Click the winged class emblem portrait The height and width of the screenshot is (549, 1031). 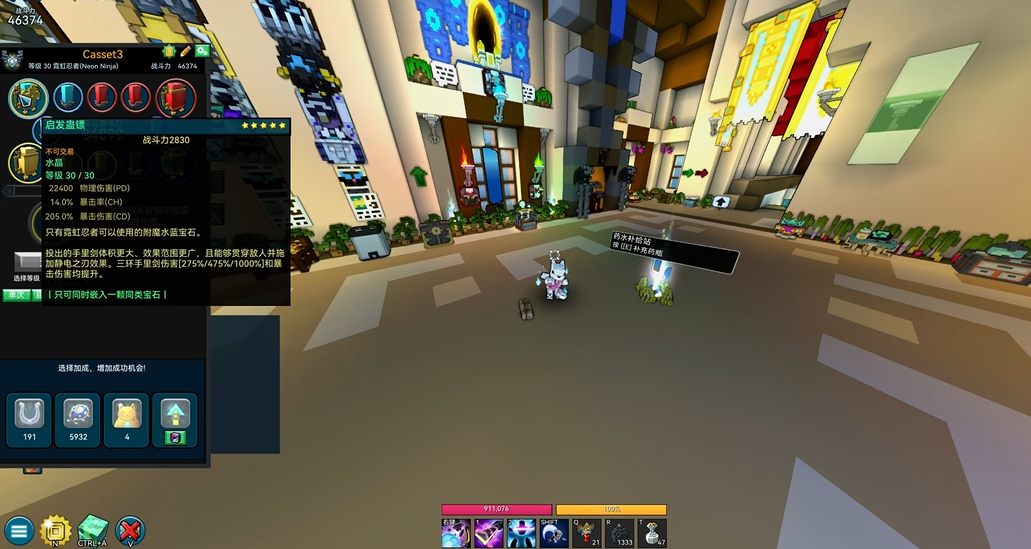(x=12, y=62)
